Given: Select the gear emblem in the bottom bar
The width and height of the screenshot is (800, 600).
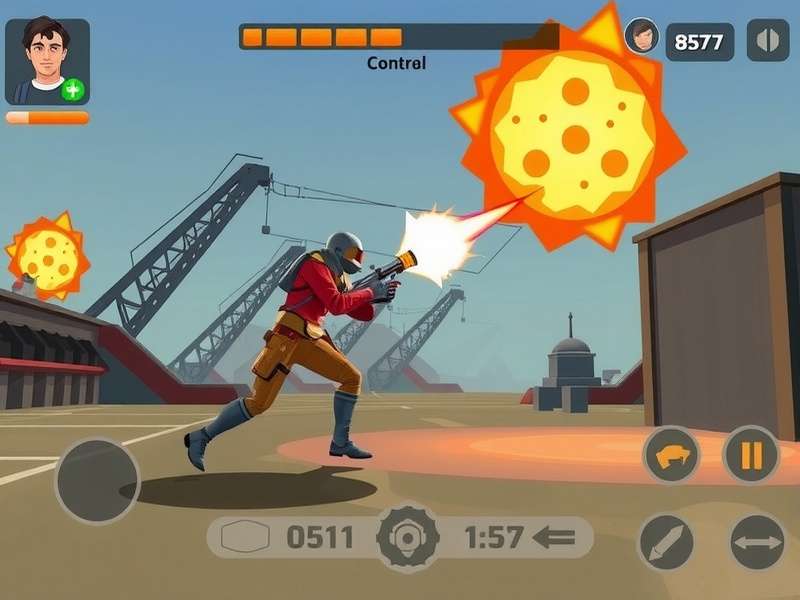Looking at the screenshot, I should point(407,538).
